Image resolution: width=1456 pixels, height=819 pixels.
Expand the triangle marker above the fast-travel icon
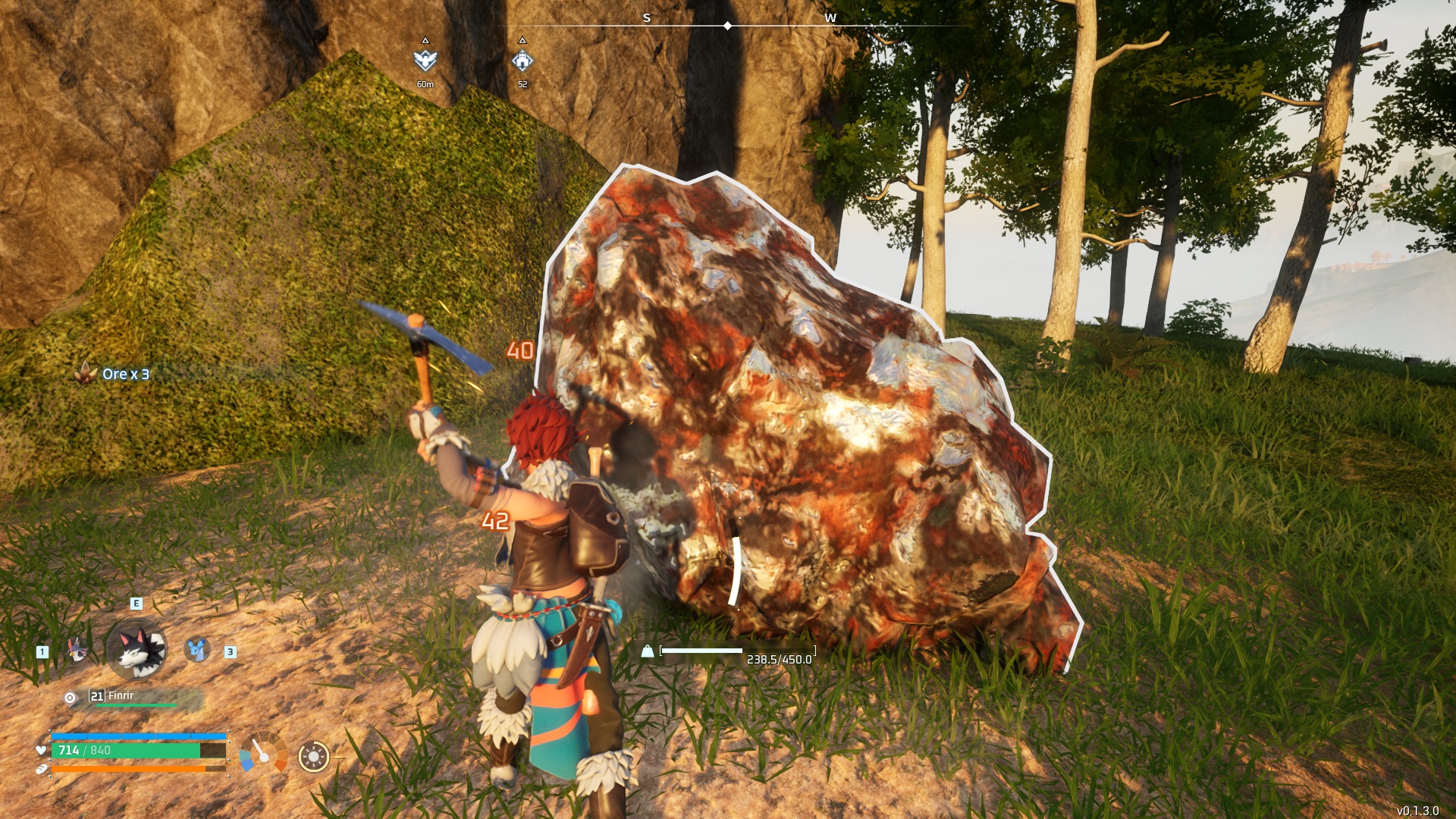tap(425, 41)
